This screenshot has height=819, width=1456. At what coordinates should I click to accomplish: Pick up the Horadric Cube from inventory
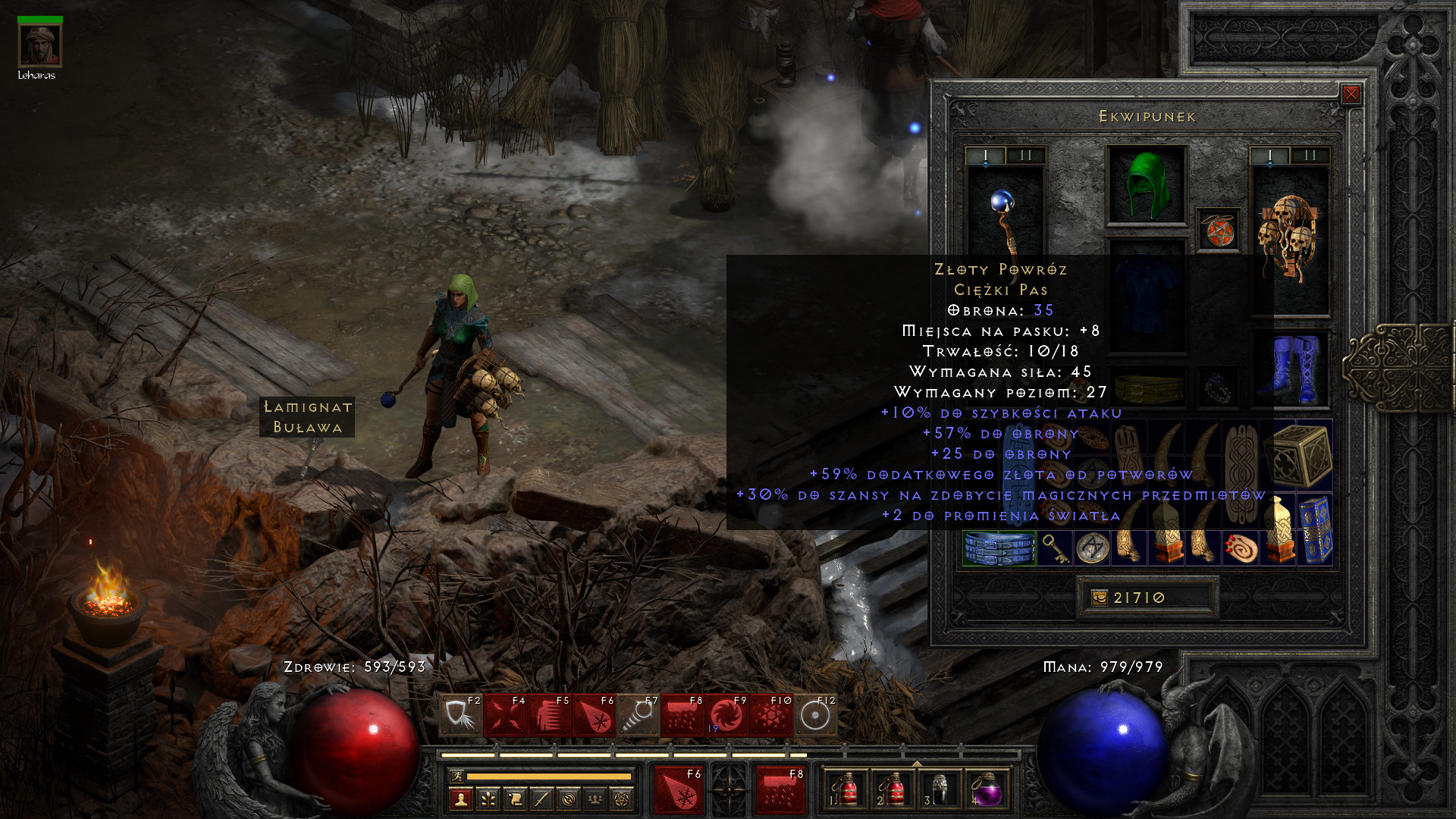click(1303, 453)
